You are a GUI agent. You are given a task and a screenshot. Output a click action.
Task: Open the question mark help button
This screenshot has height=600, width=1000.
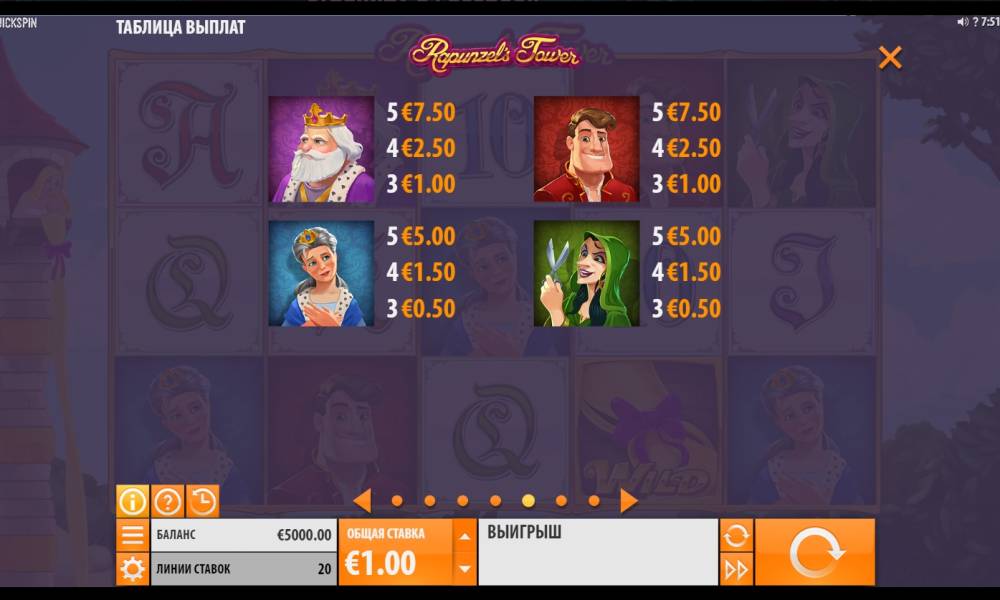(x=167, y=500)
